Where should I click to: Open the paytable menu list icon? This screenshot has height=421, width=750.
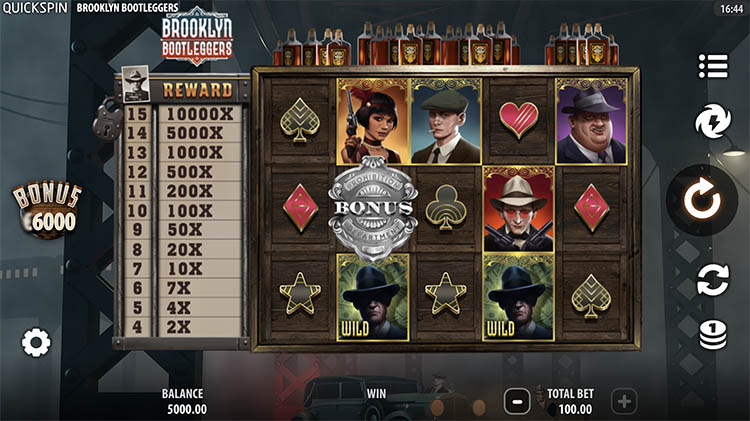pyautogui.click(x=713, y=66)
